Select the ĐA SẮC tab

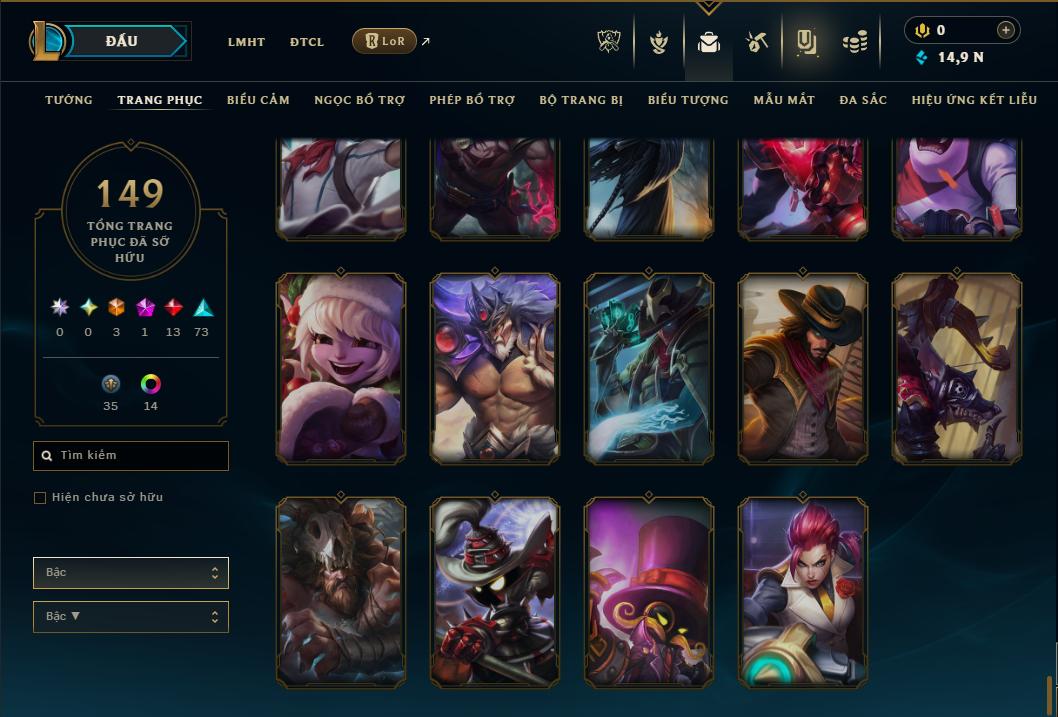[x=863, y=100]
